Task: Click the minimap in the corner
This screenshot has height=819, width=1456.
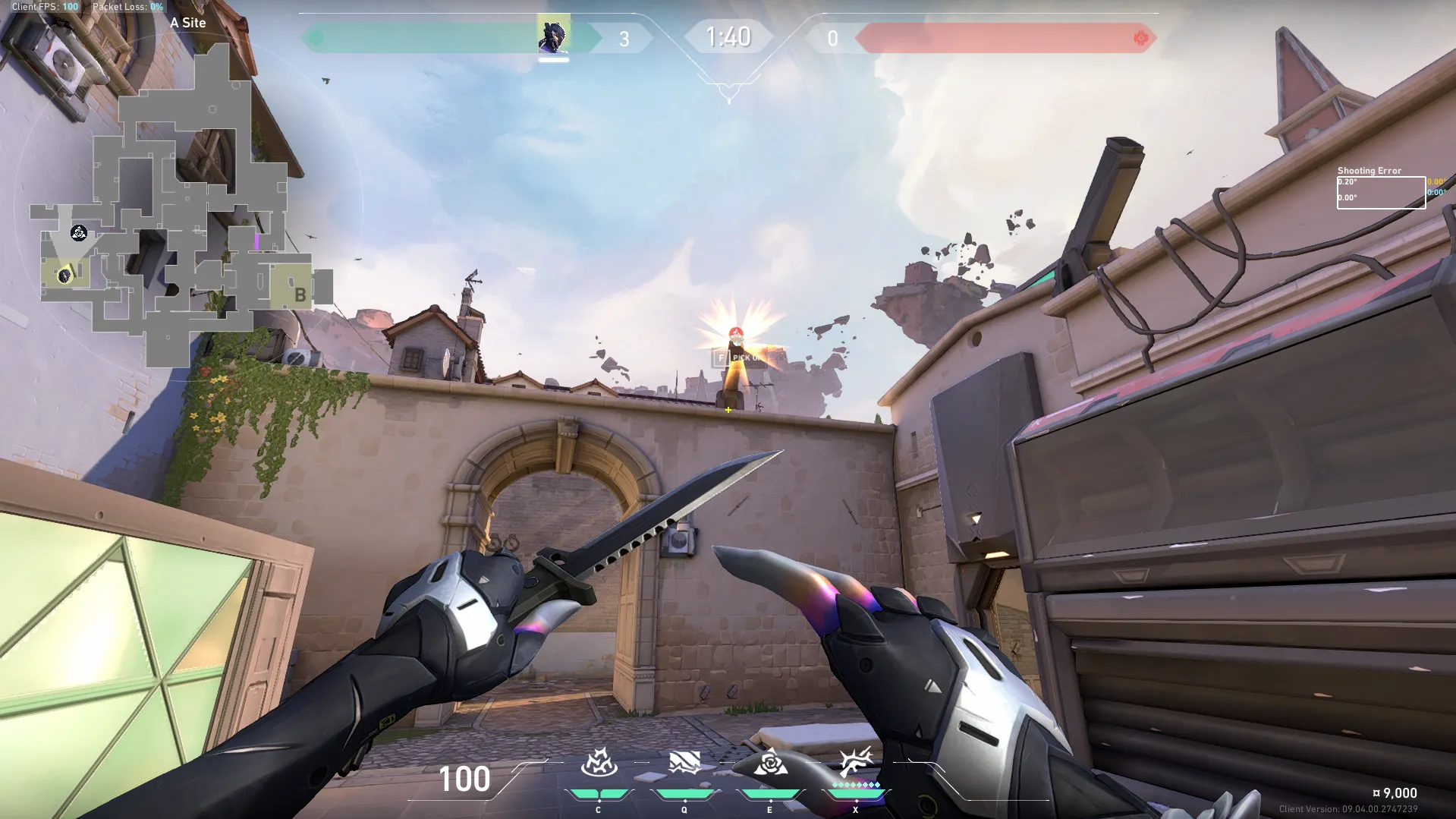Action: coord(182,205)
